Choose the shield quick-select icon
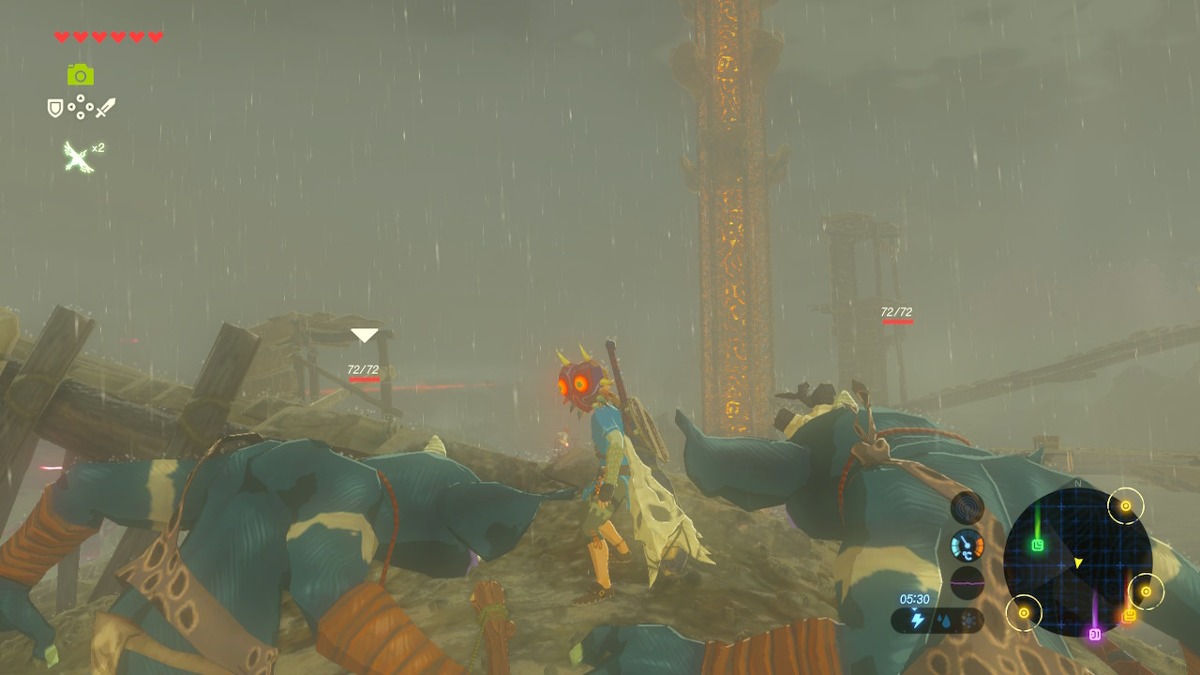 (x=55, y=107)
